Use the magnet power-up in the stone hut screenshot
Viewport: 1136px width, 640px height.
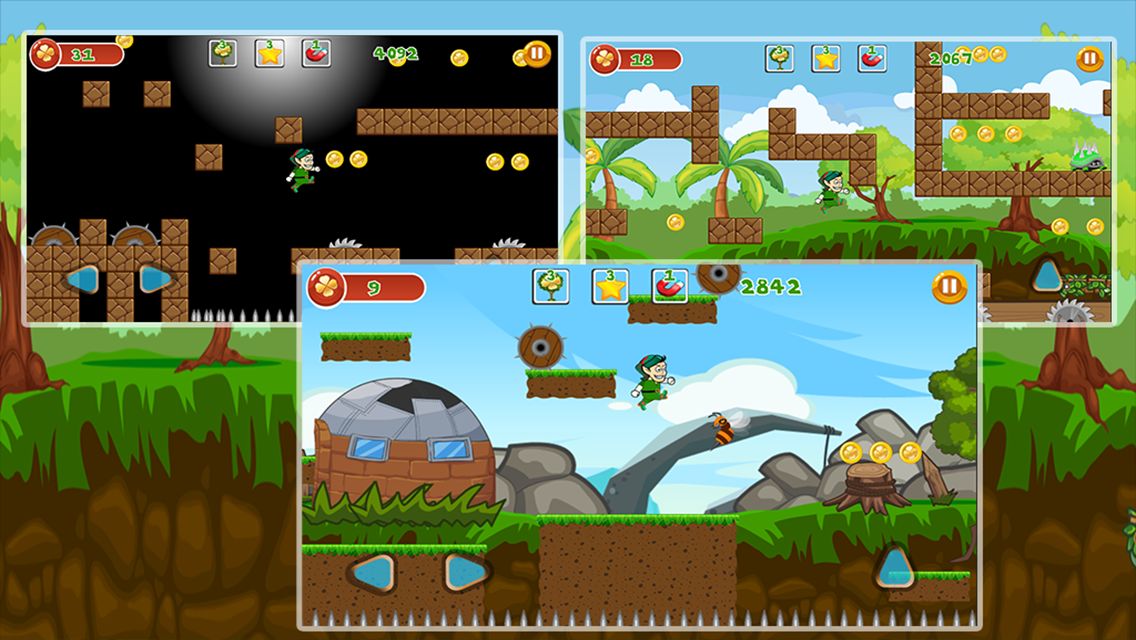[670, 287]
